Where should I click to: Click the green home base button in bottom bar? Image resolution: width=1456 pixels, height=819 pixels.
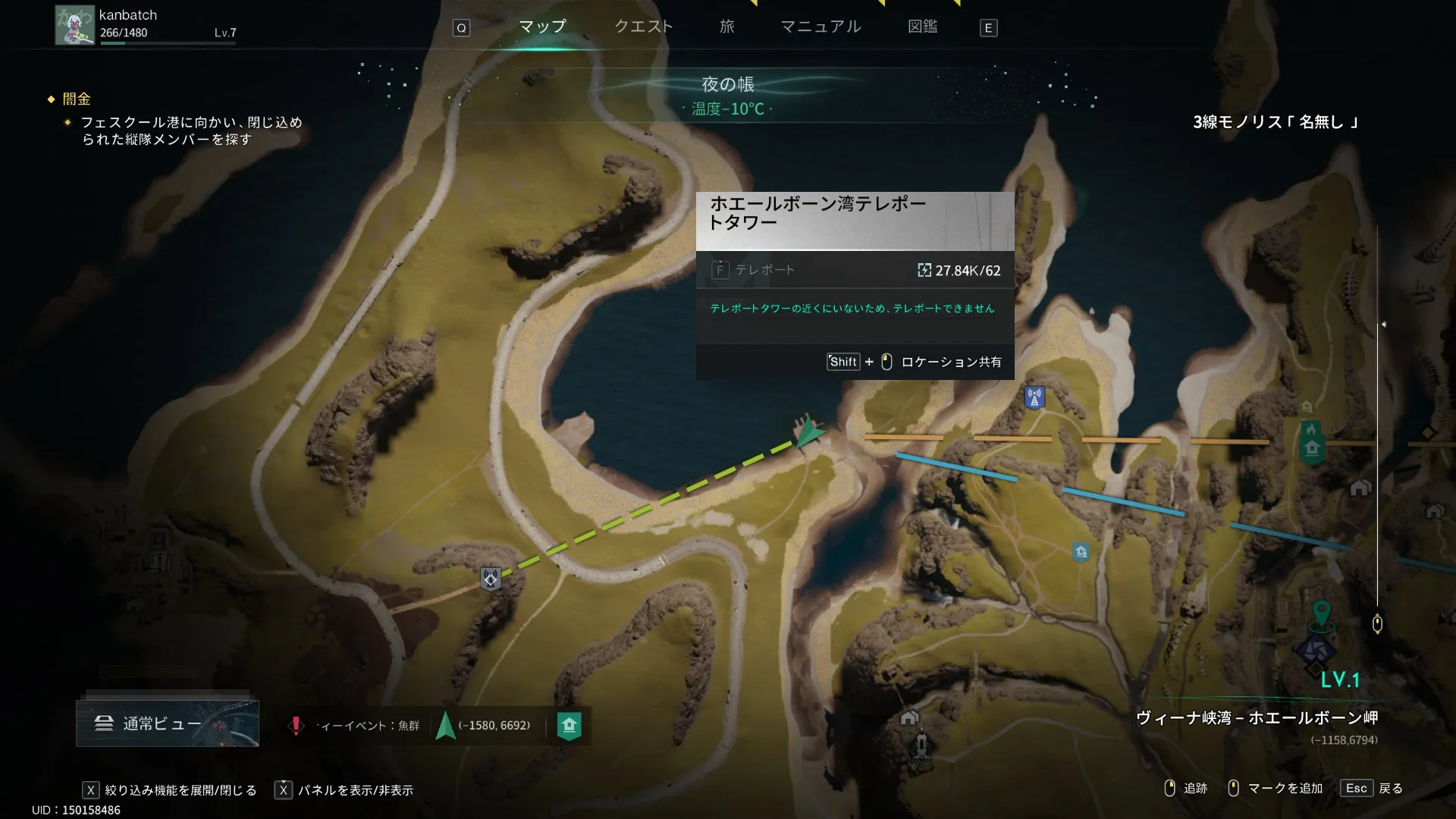click(x=569, y=726)
